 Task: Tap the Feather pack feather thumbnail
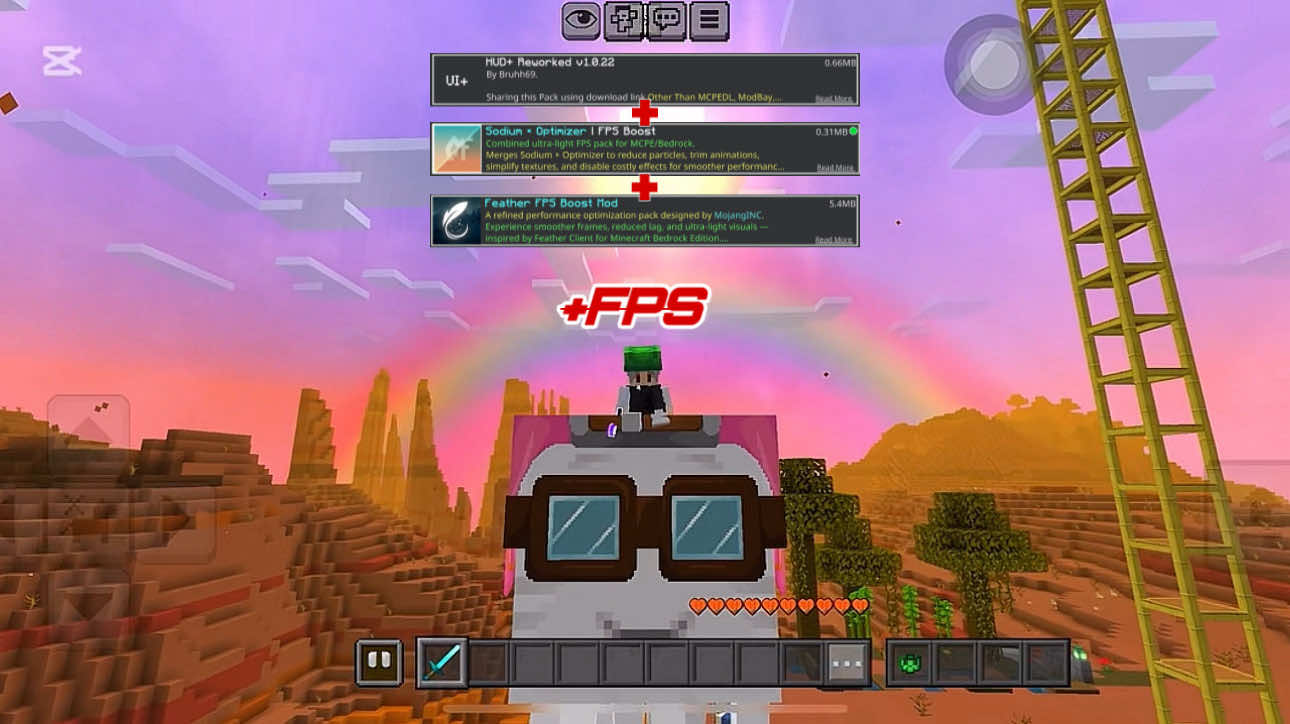pyautogui.click(x=455, y=221)
